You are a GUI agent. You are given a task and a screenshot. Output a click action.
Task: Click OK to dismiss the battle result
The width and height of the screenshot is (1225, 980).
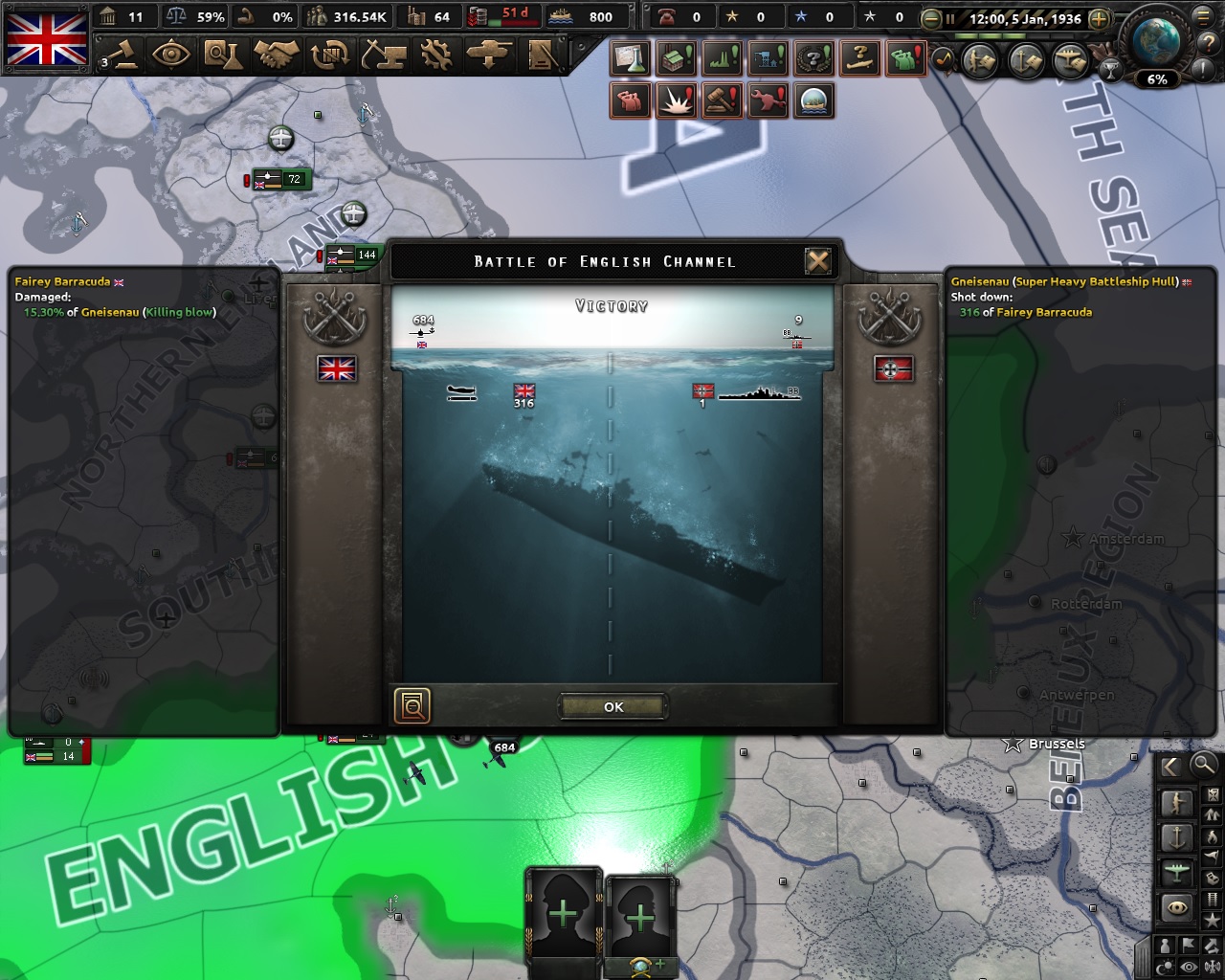(x=612, y=706)
